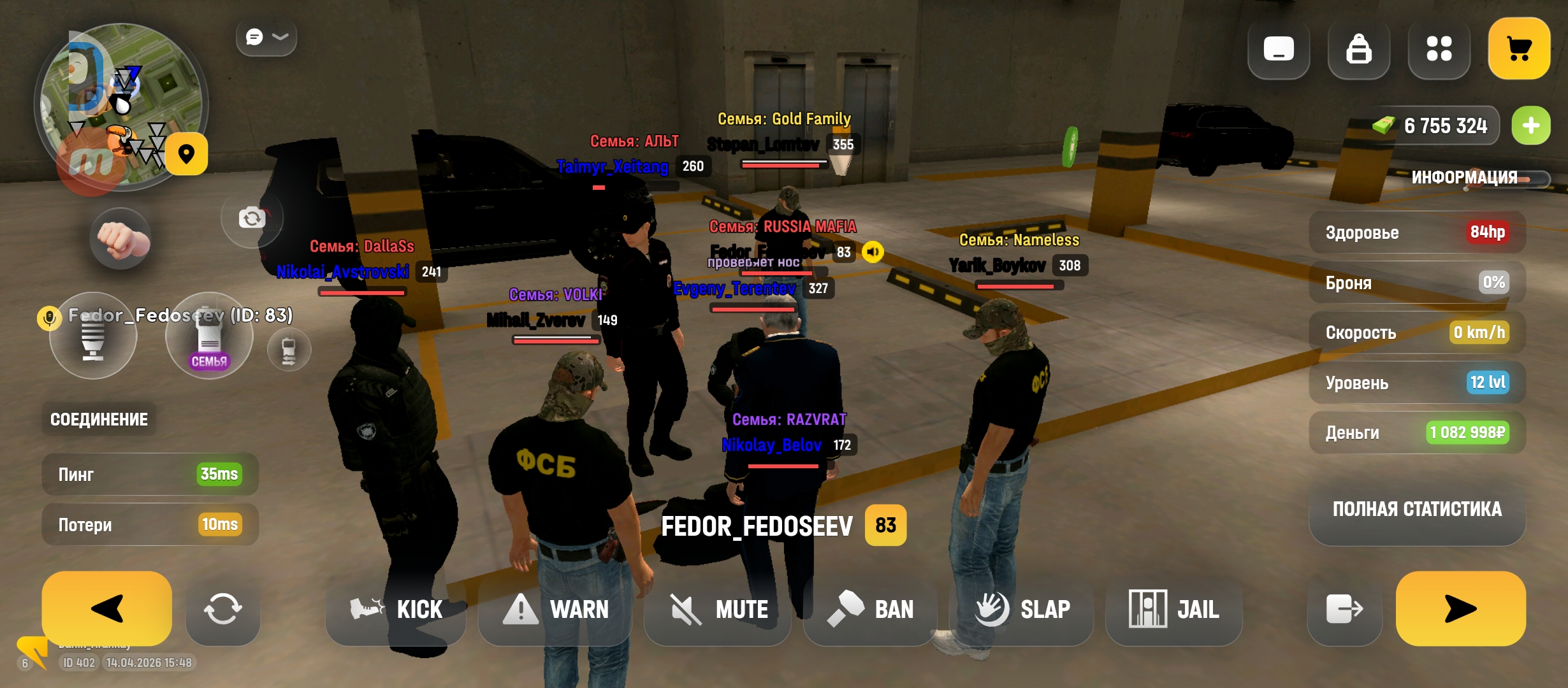
Task: Kick the spectated player with KICK
Action: pos(396,610)
